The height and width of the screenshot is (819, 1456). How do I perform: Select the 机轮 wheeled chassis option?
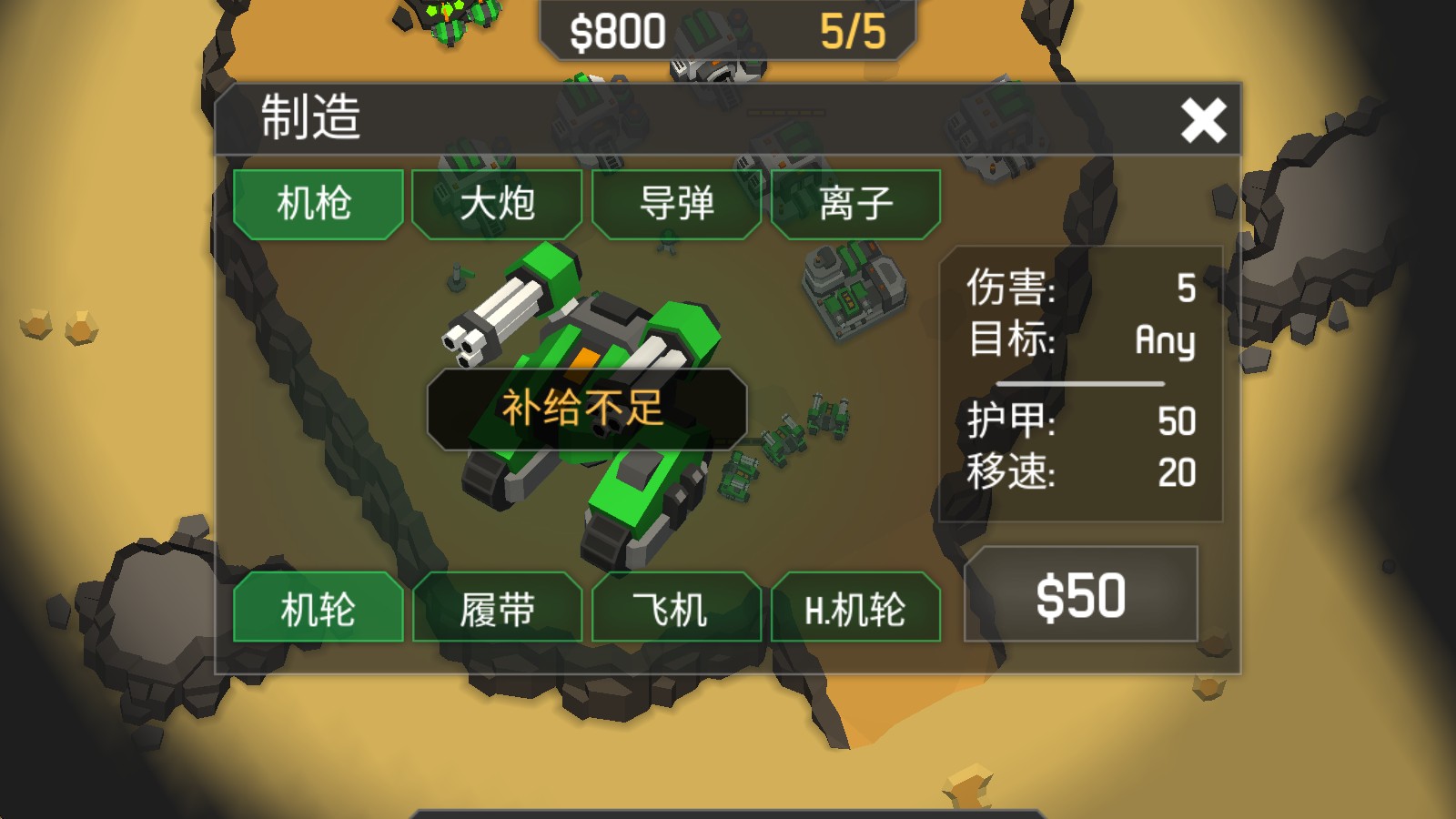point(318,609)
